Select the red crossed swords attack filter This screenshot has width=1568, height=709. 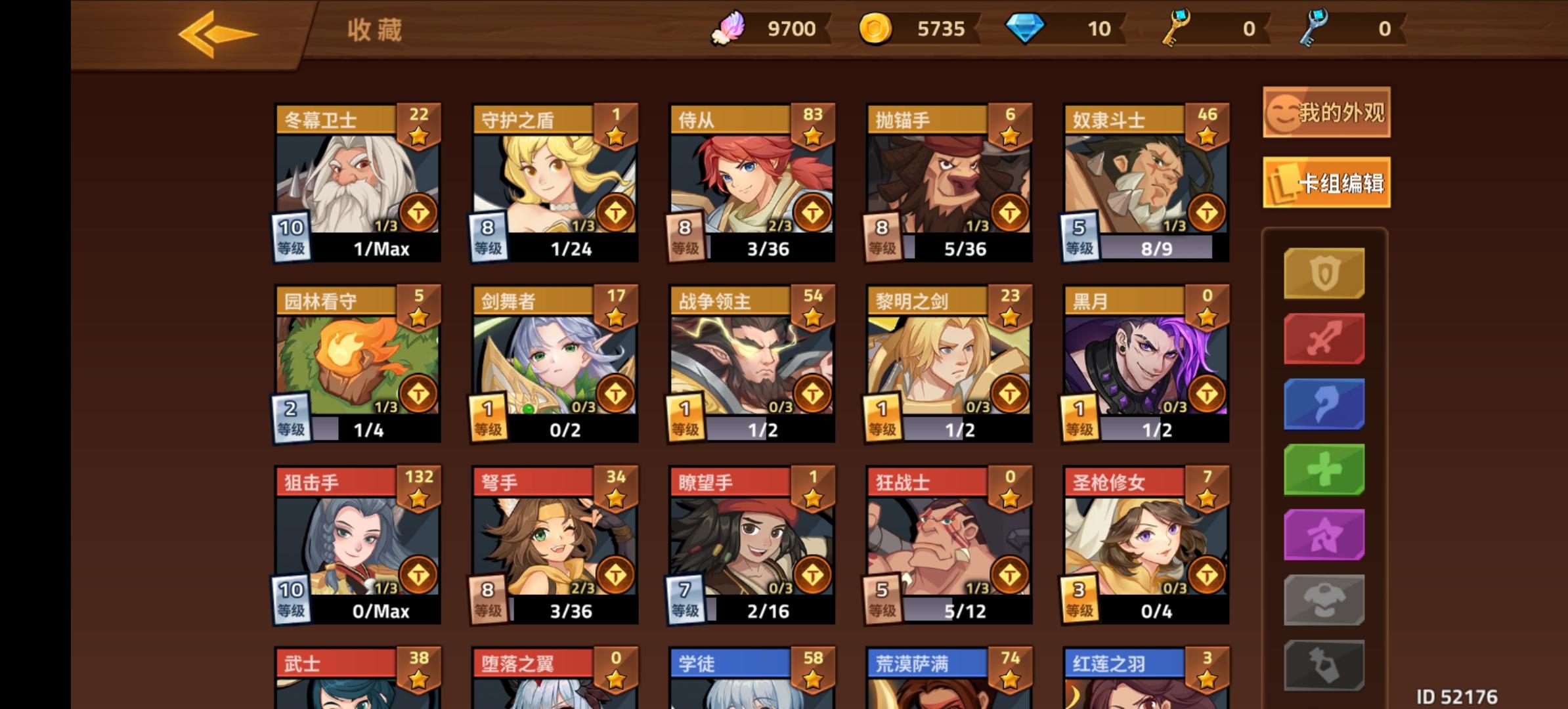1324,339
